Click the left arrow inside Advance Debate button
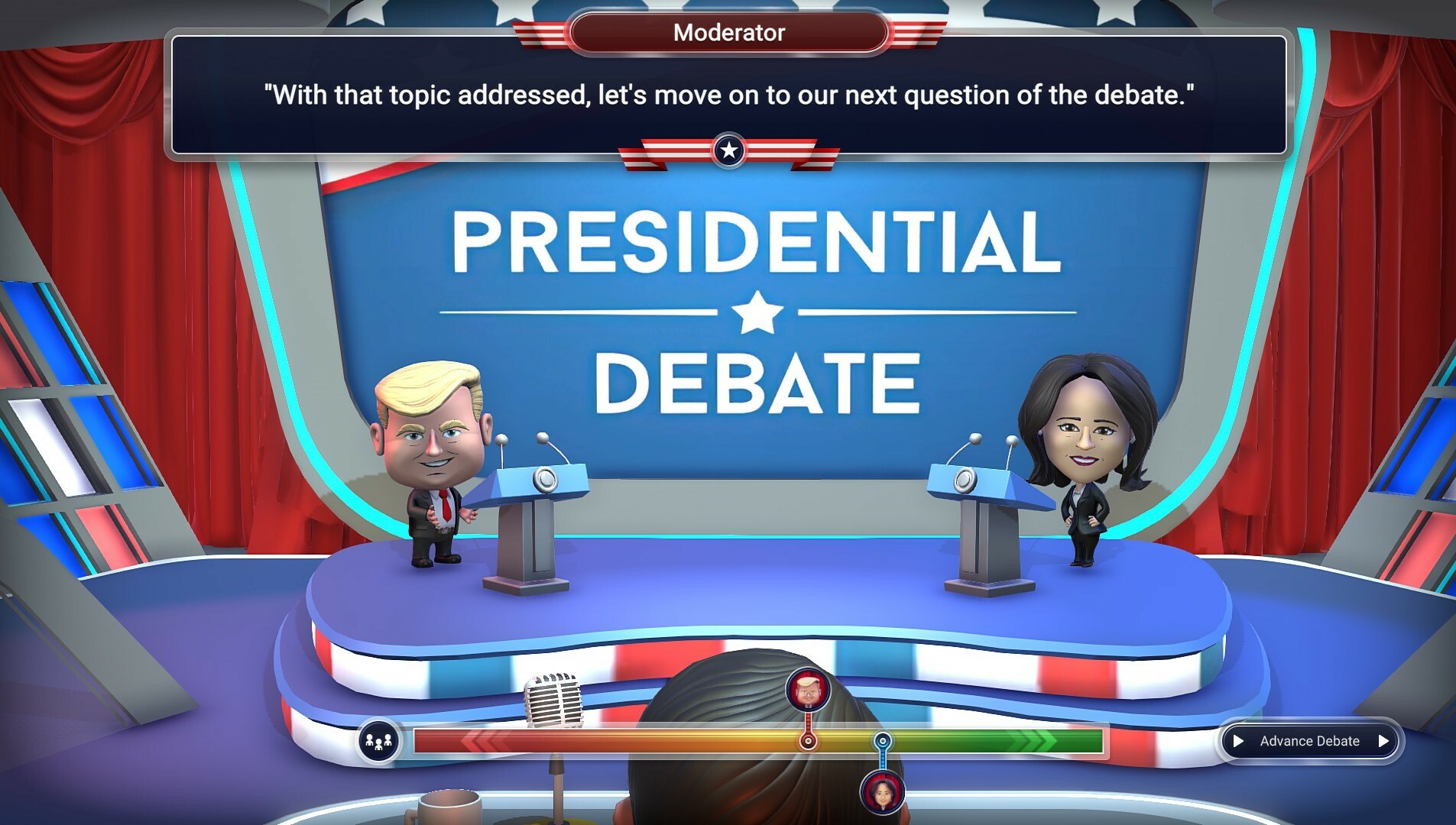This screenshot has width=1456, height=825. pyautogui.click(x=1240, y=740)
